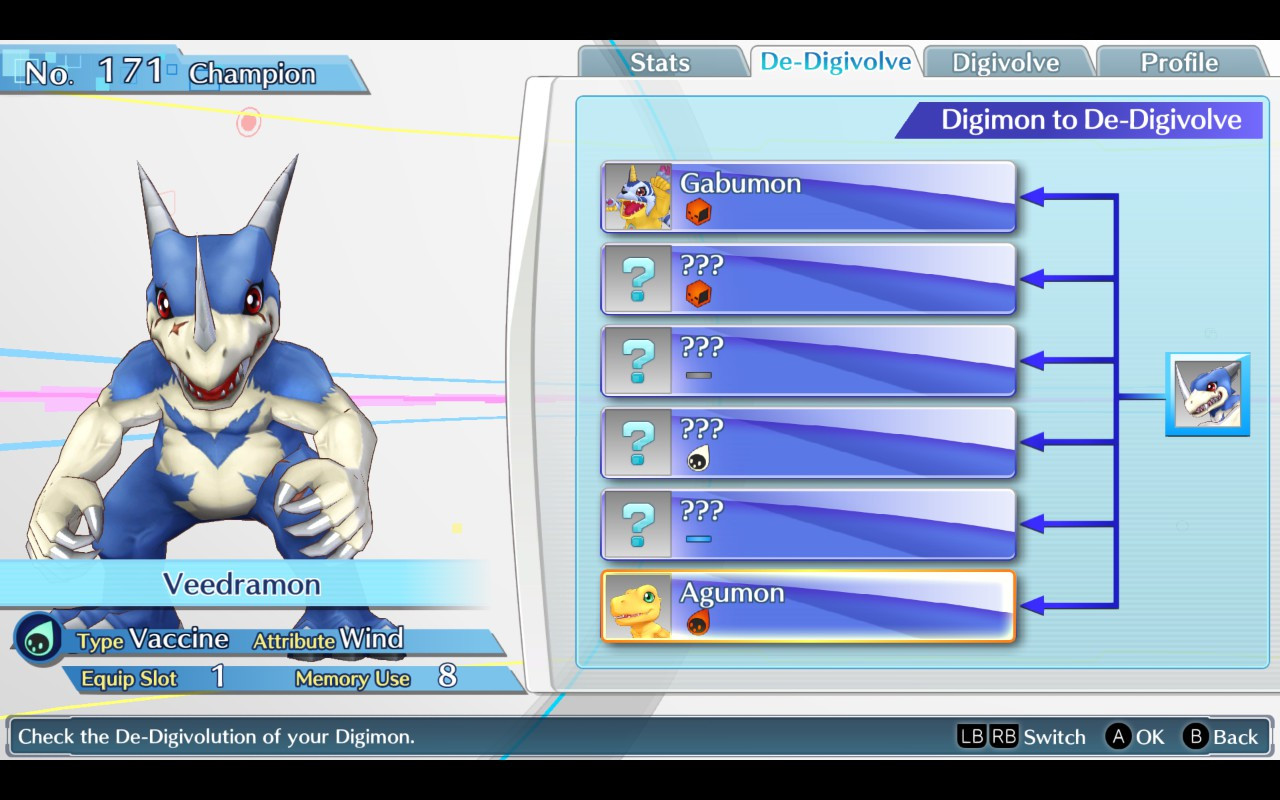Show the Profile tab
The height and width of the screenshot is (800, 1280).
pyautogui.click(x=1179, y=62)
